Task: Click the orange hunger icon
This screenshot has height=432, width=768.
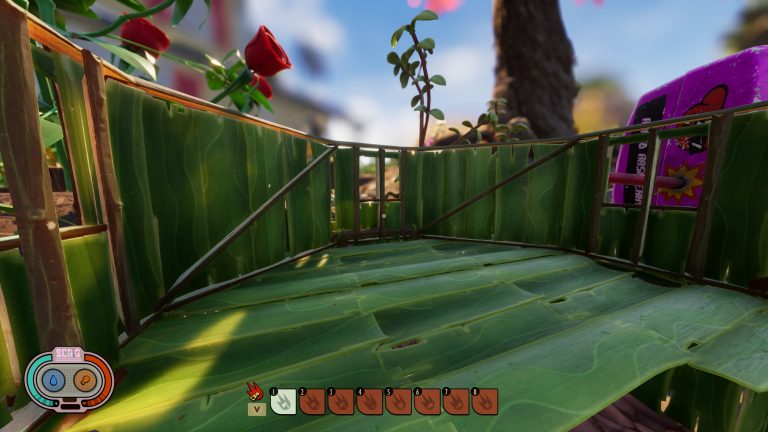Action: [x=84, y=381]
